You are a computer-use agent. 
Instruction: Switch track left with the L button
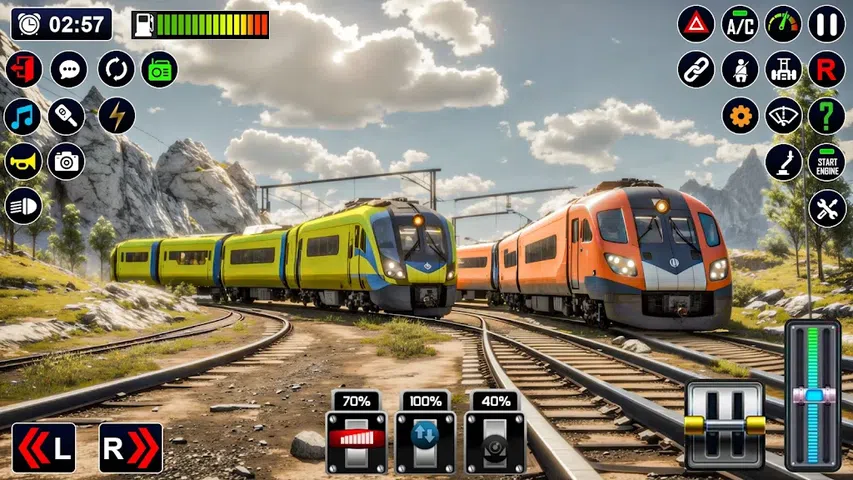click(x=44, y=447)
